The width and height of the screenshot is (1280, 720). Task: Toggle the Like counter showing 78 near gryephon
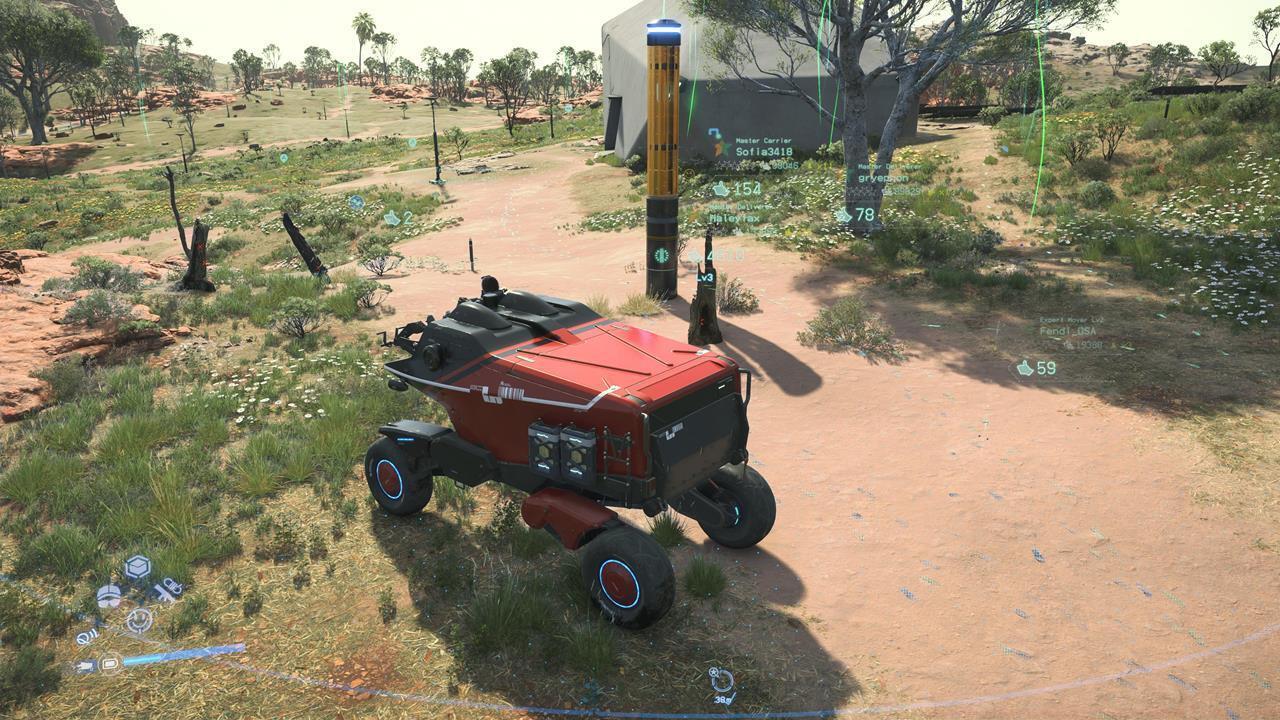856,215
